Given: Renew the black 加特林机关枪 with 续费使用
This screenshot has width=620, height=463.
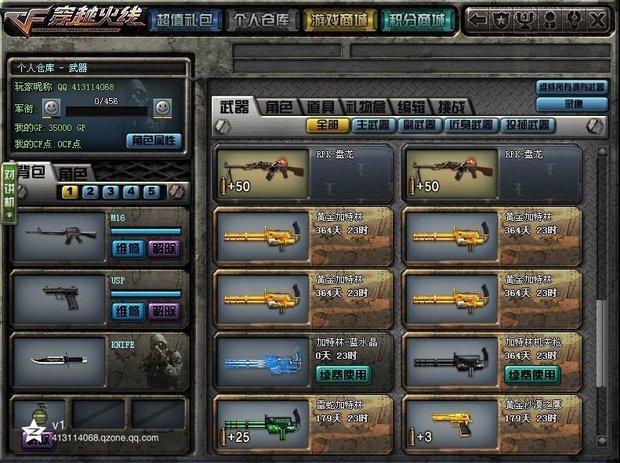Looking at the screenshot, I should [531, 374].
